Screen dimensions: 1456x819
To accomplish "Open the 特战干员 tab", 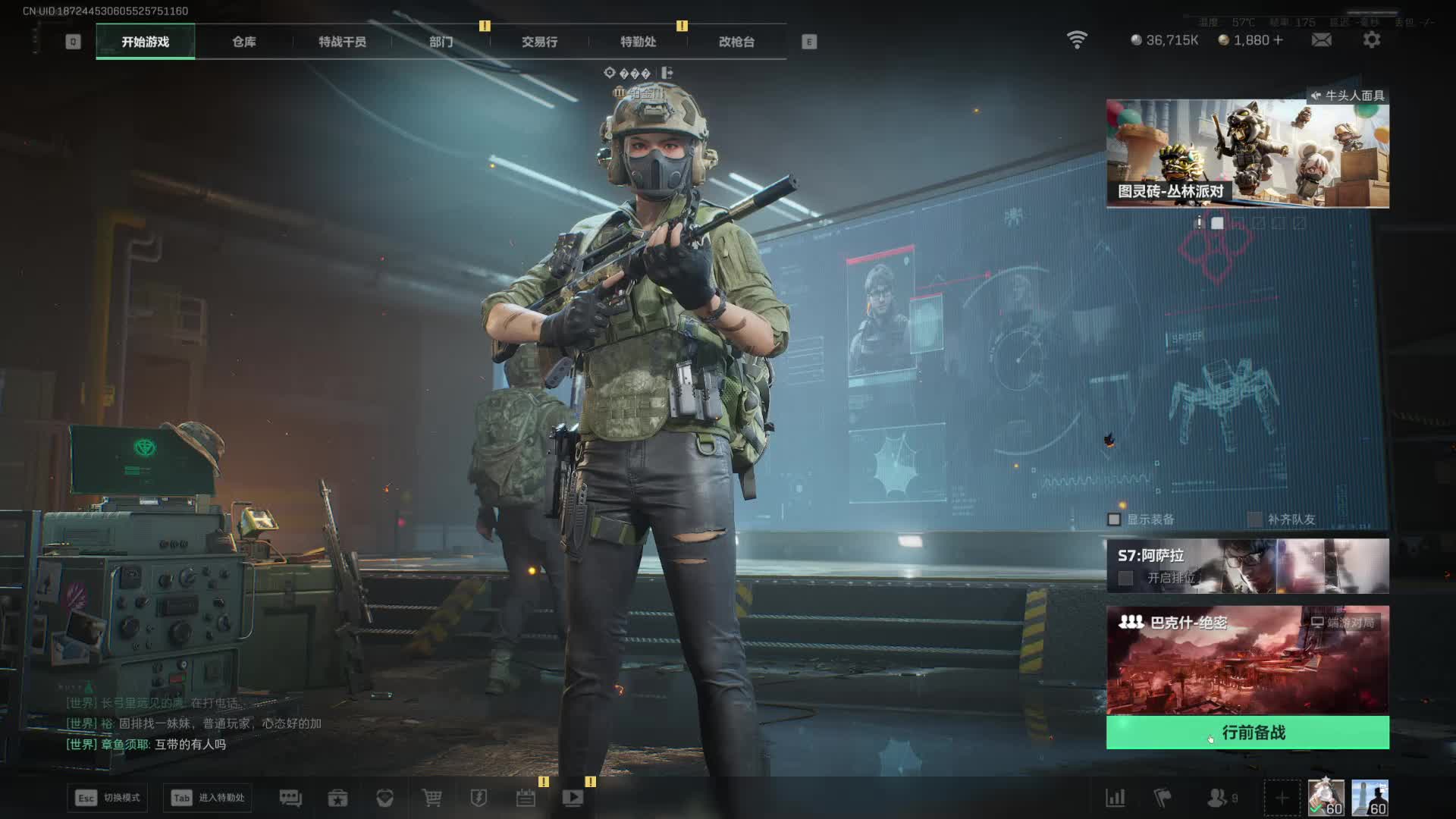I will point(342,42).
